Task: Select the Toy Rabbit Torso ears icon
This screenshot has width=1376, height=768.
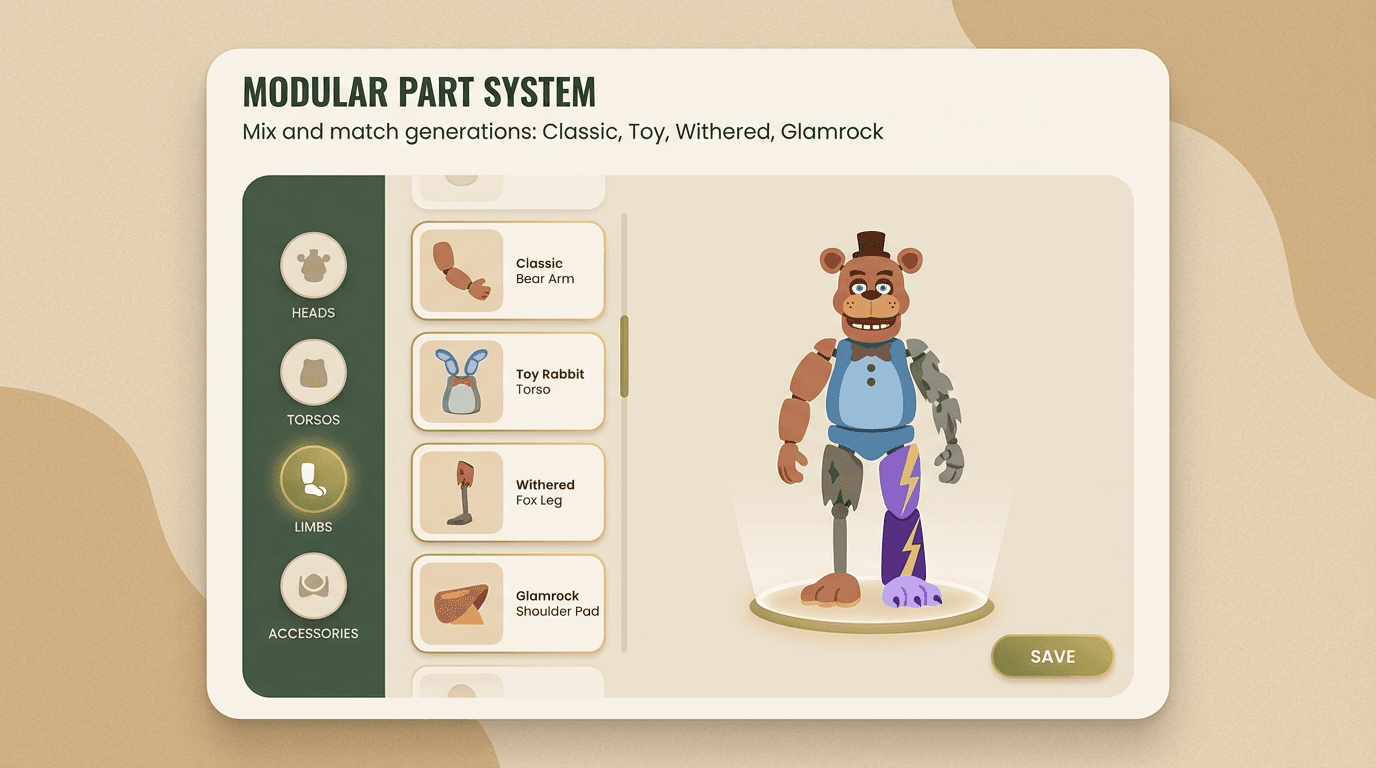Action: pyautogui.click(x=463, y=381)
